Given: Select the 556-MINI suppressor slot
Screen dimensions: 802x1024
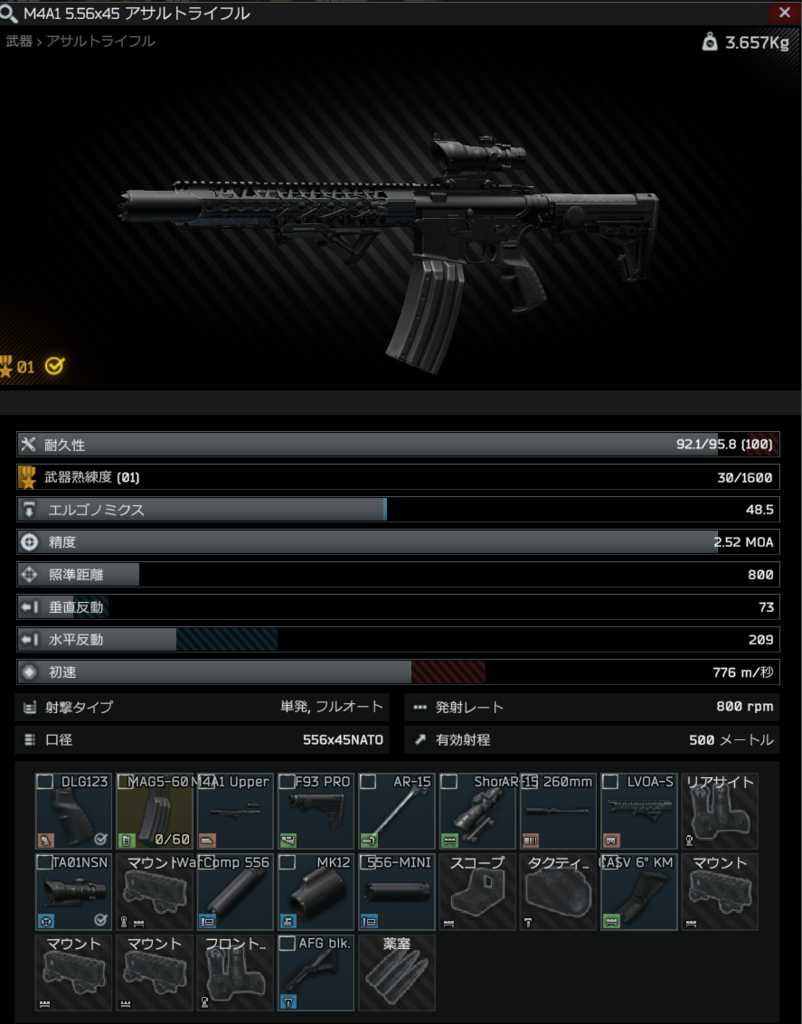Looking at the screenshot, I should pyautogui.click(x=397, y=892).
